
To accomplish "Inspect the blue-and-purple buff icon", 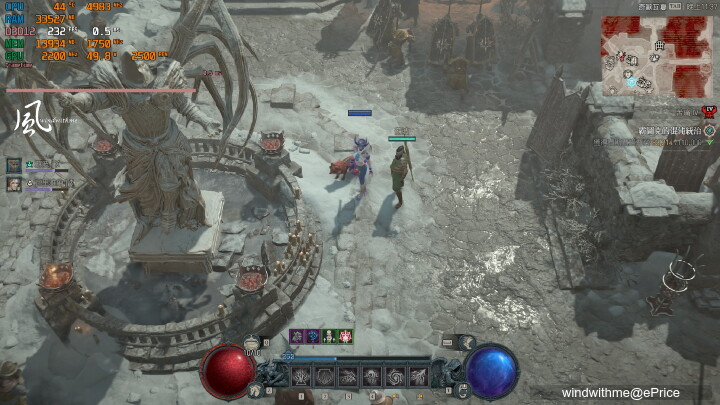I will tap(313, 336).
